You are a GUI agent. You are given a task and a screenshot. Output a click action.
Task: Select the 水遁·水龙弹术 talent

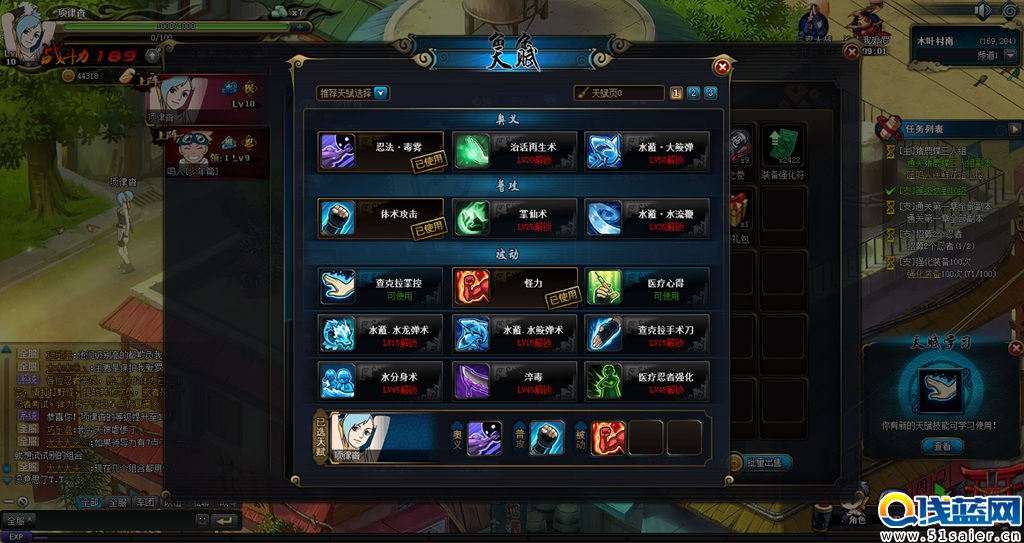[380, 334]
